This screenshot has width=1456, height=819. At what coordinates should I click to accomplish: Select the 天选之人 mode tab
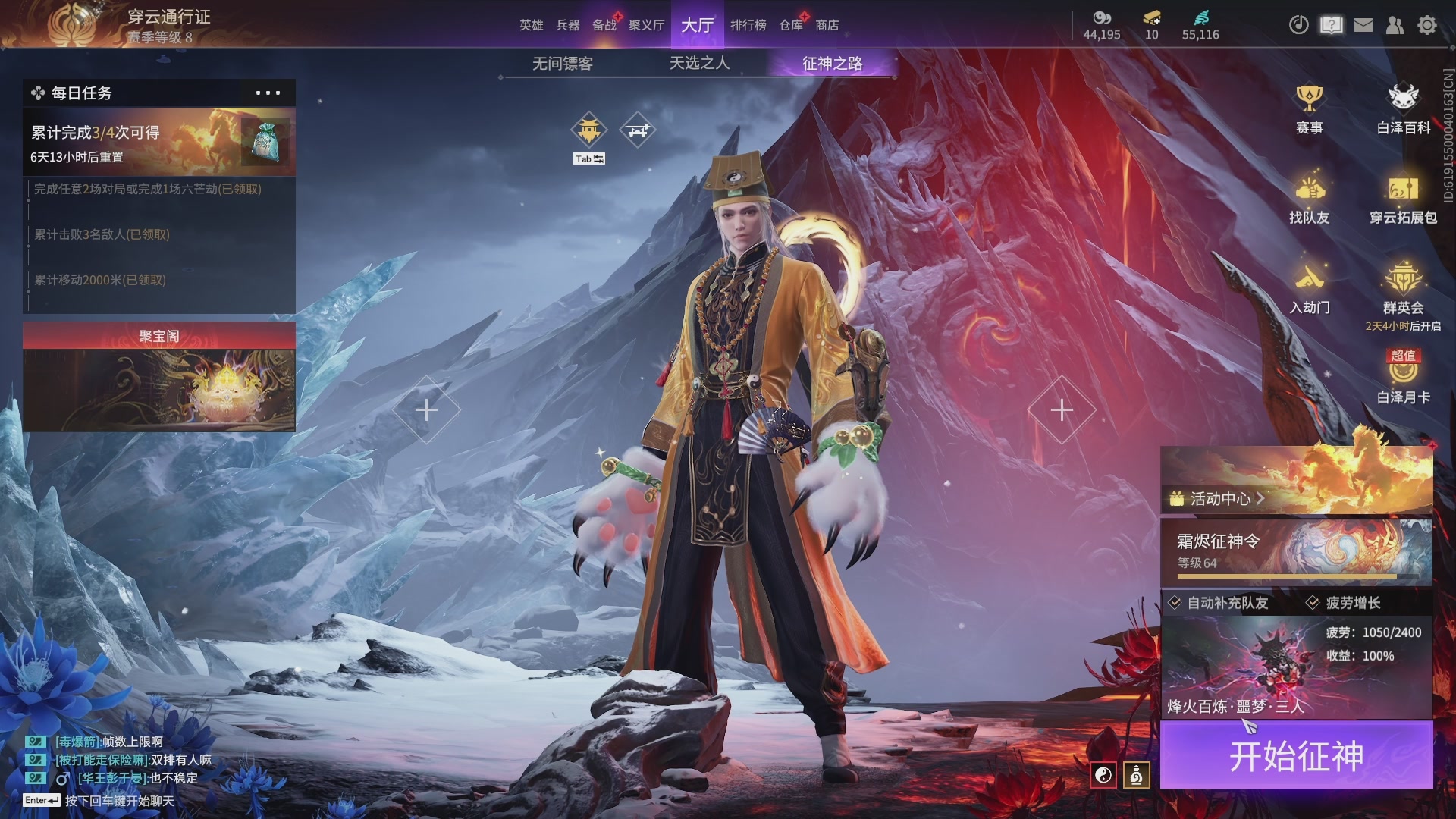click(699, 64)
